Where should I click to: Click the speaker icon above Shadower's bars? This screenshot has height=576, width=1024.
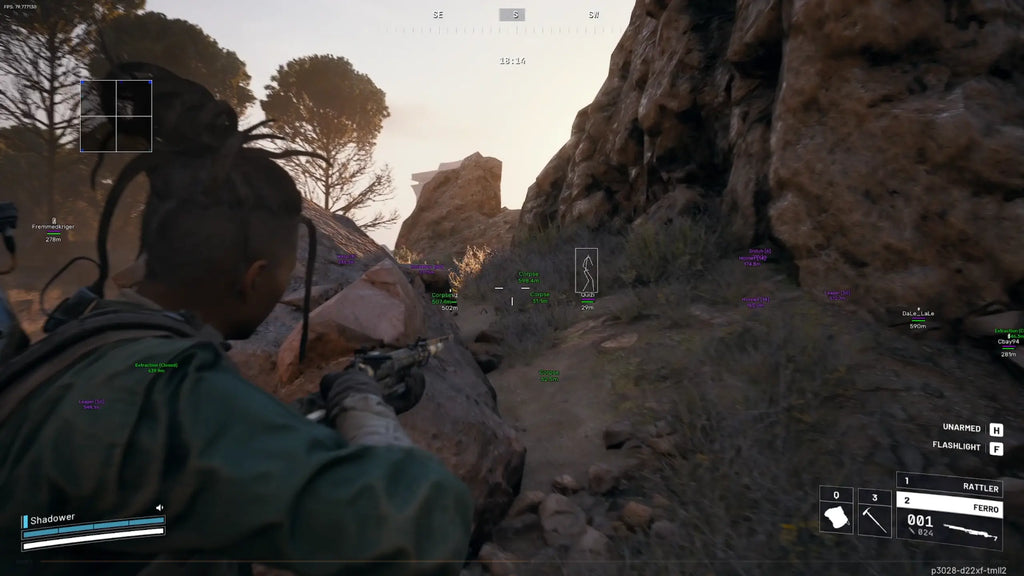159,508
